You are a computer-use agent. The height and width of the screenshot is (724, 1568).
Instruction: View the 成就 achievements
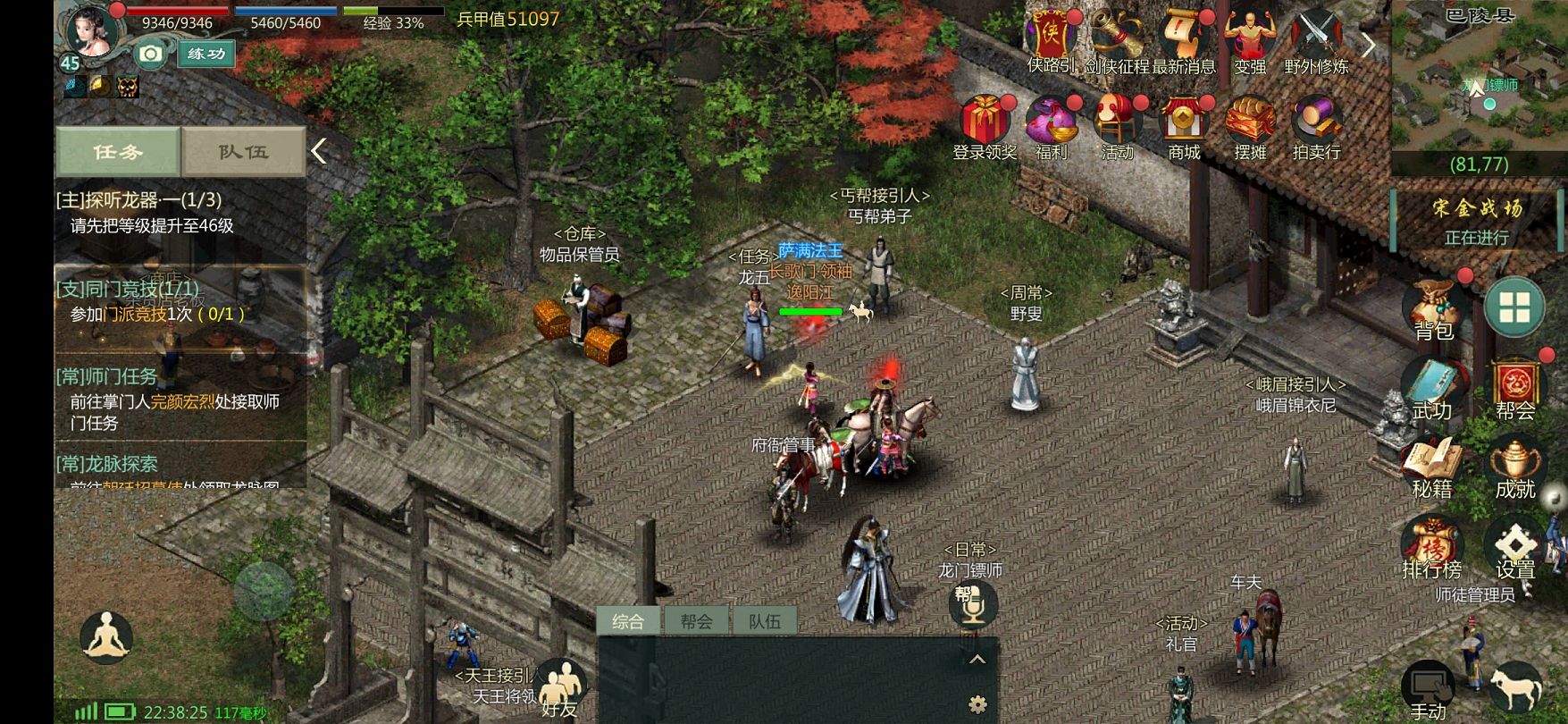pyautogui.click(x=1515, y=468)
